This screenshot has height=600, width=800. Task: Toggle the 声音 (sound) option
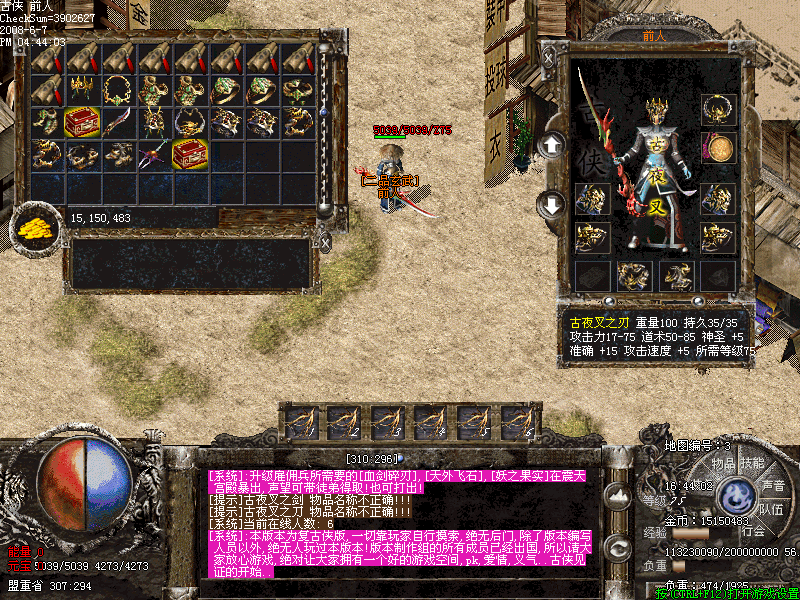[x=773, y=486]
